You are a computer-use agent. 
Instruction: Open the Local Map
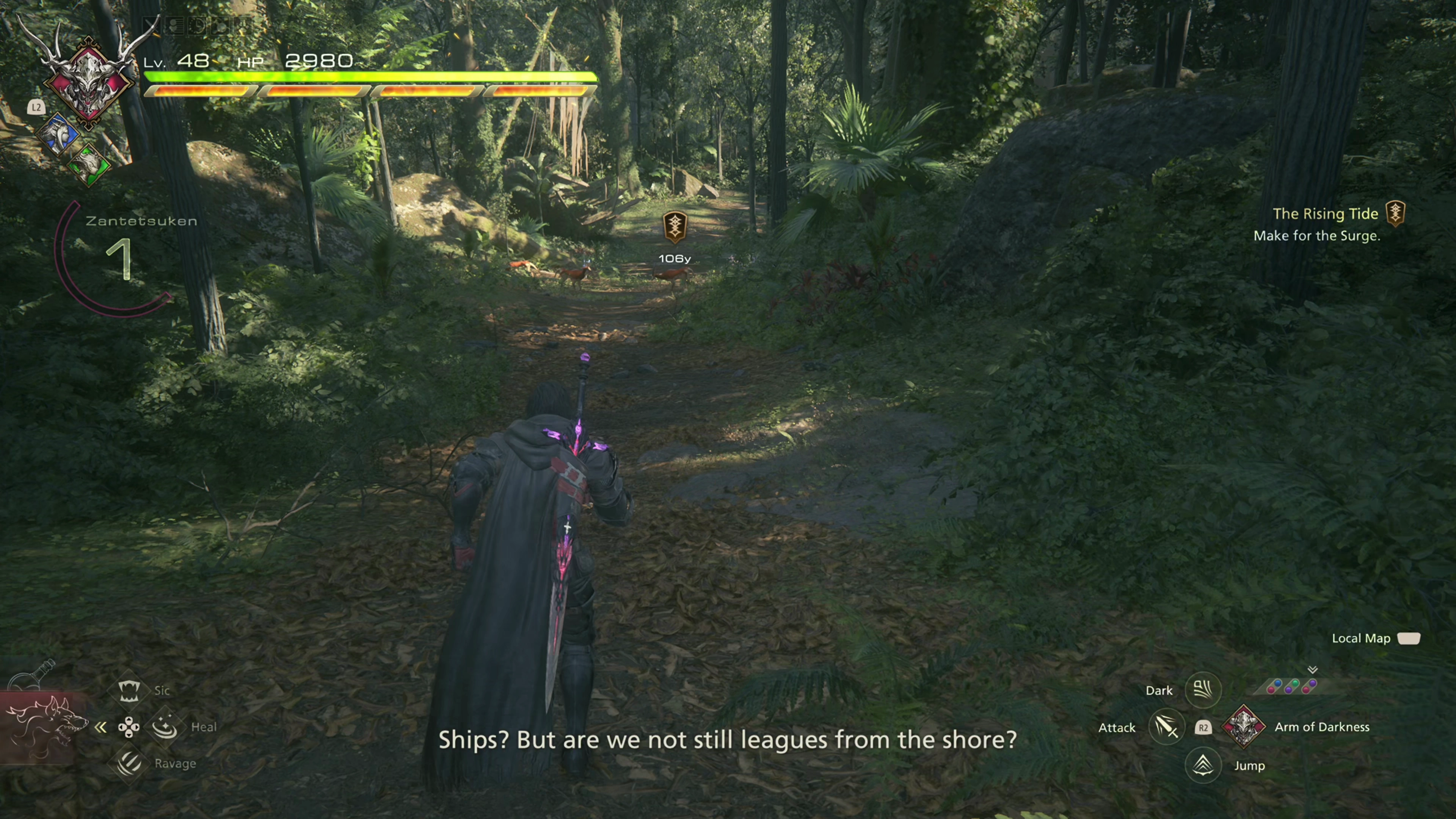click(x=1408, y=639)
